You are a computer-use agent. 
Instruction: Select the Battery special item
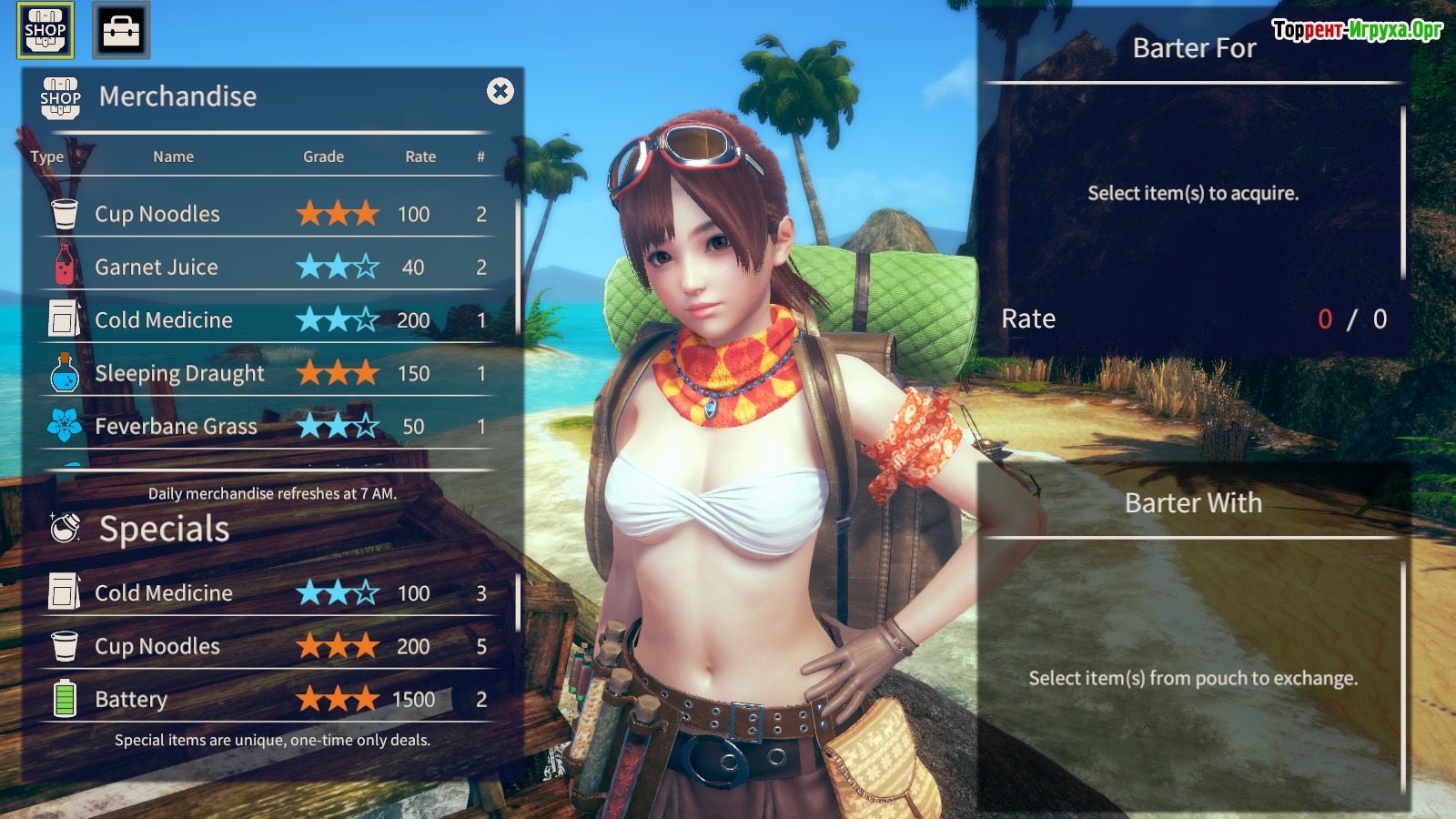pos(131,699)
